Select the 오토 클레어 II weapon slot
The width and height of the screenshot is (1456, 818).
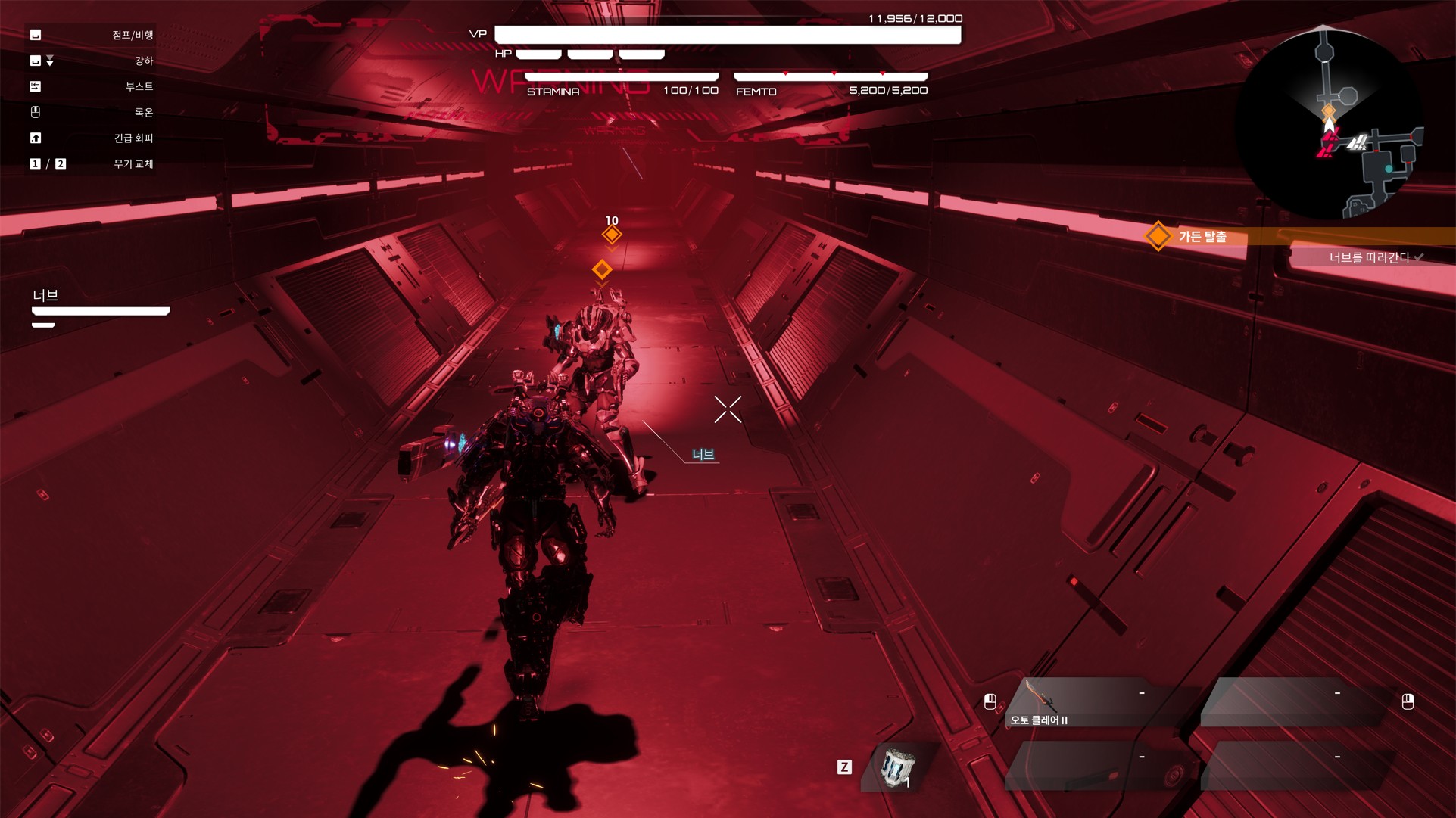click(1094, 704)
